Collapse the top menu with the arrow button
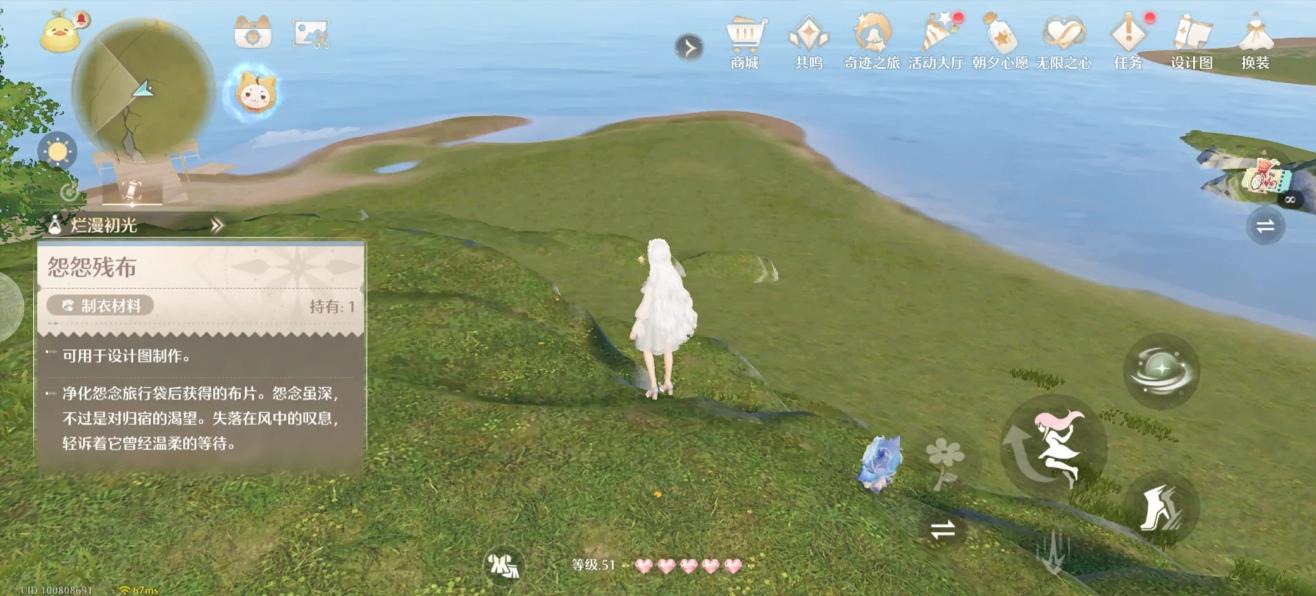The image size is (1316, 596). tap(689, 47)
